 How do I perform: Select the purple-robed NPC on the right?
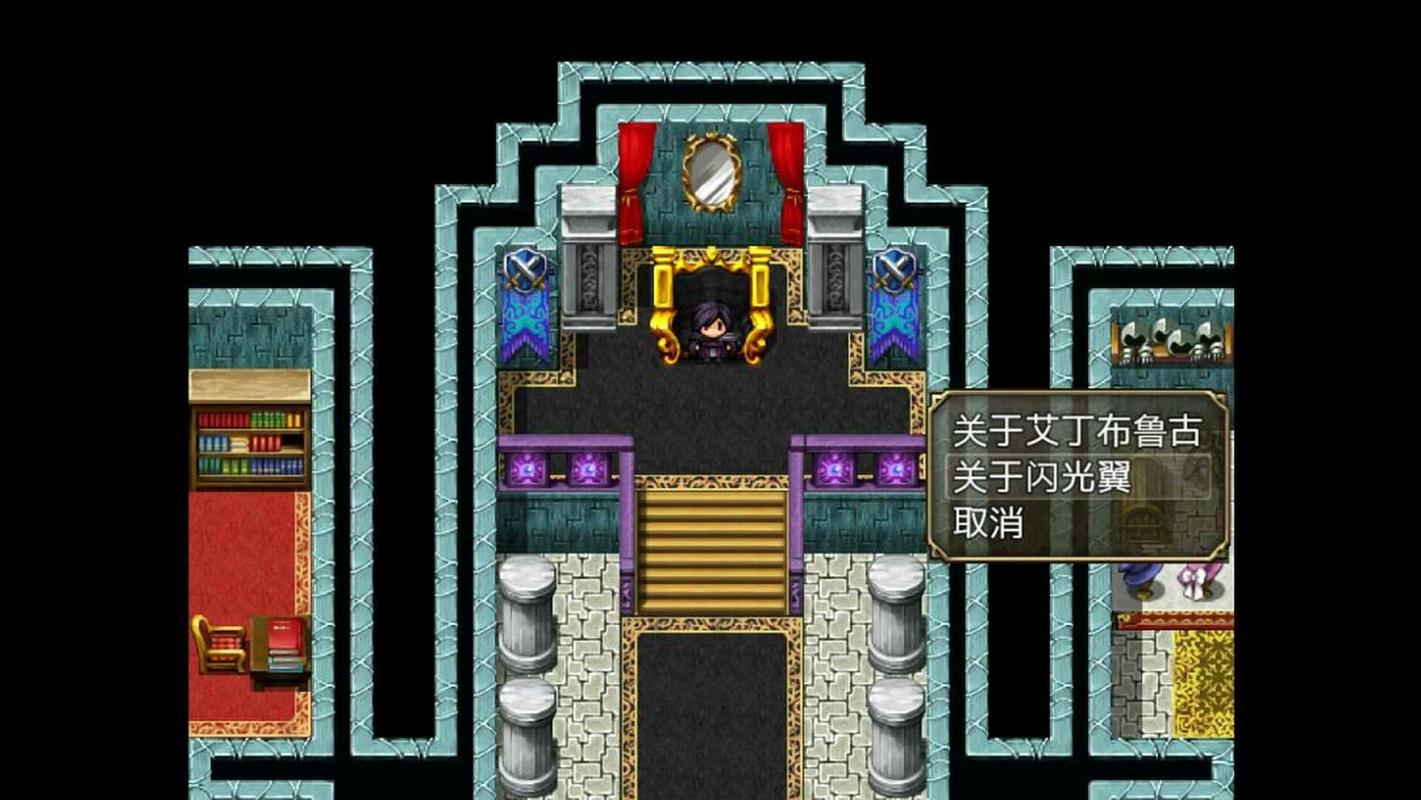[1139, 580]
